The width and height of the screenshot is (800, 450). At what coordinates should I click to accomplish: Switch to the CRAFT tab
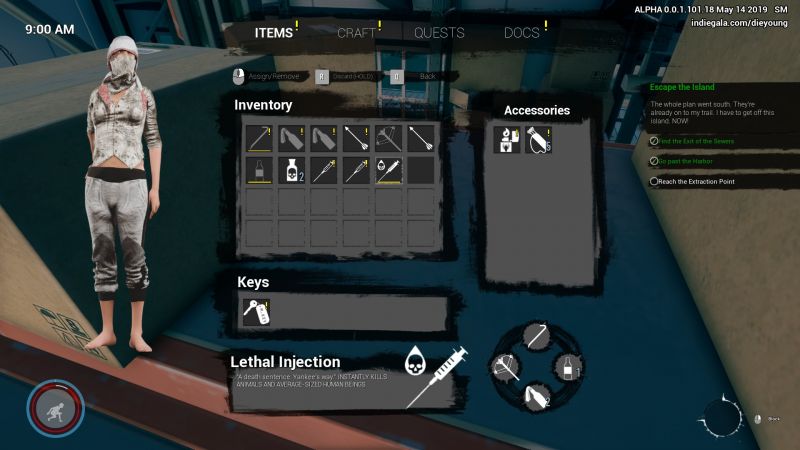[x=357, y=33]
